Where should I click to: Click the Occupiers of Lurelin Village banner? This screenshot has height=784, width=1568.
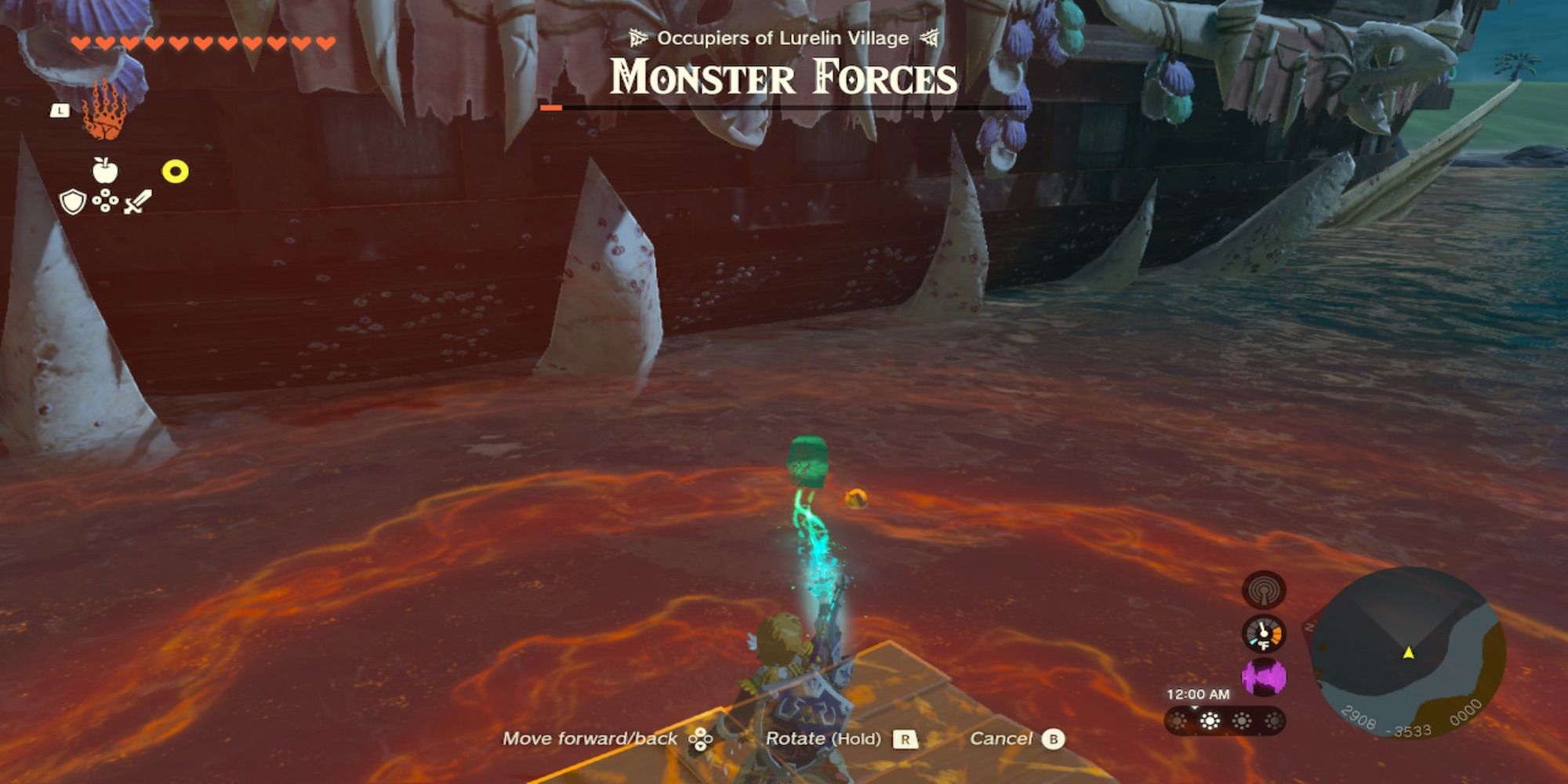(783, 37)
